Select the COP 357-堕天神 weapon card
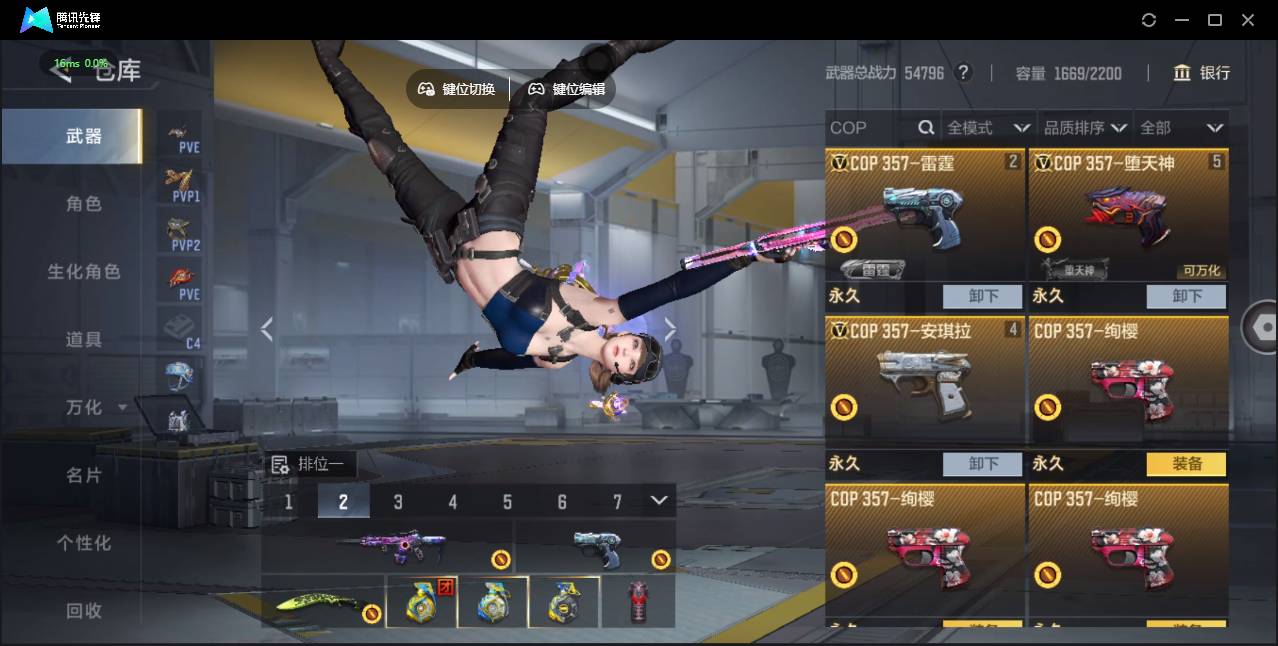The image size is (1278, 646). [x=1128, y=215]
